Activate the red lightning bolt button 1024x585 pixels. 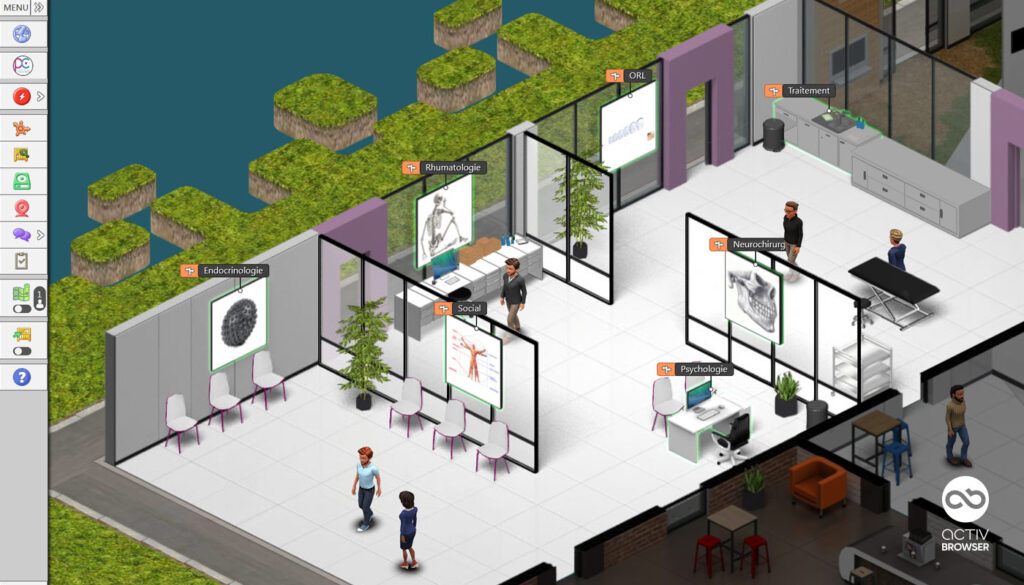22,96
